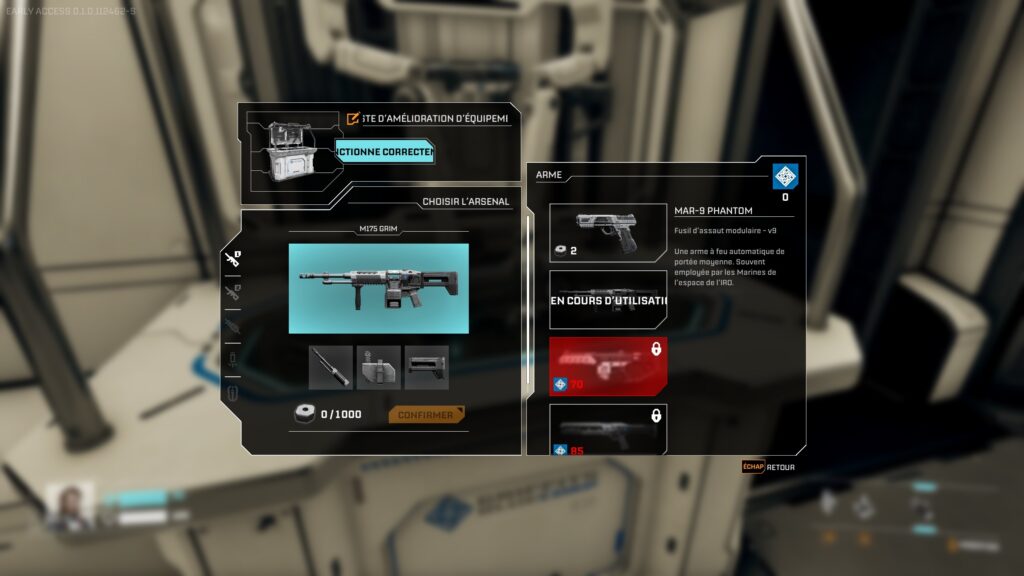Pick the weapon stock attachment slot
This screenshot has height=576, width=1024.
[x=427, y=367]
